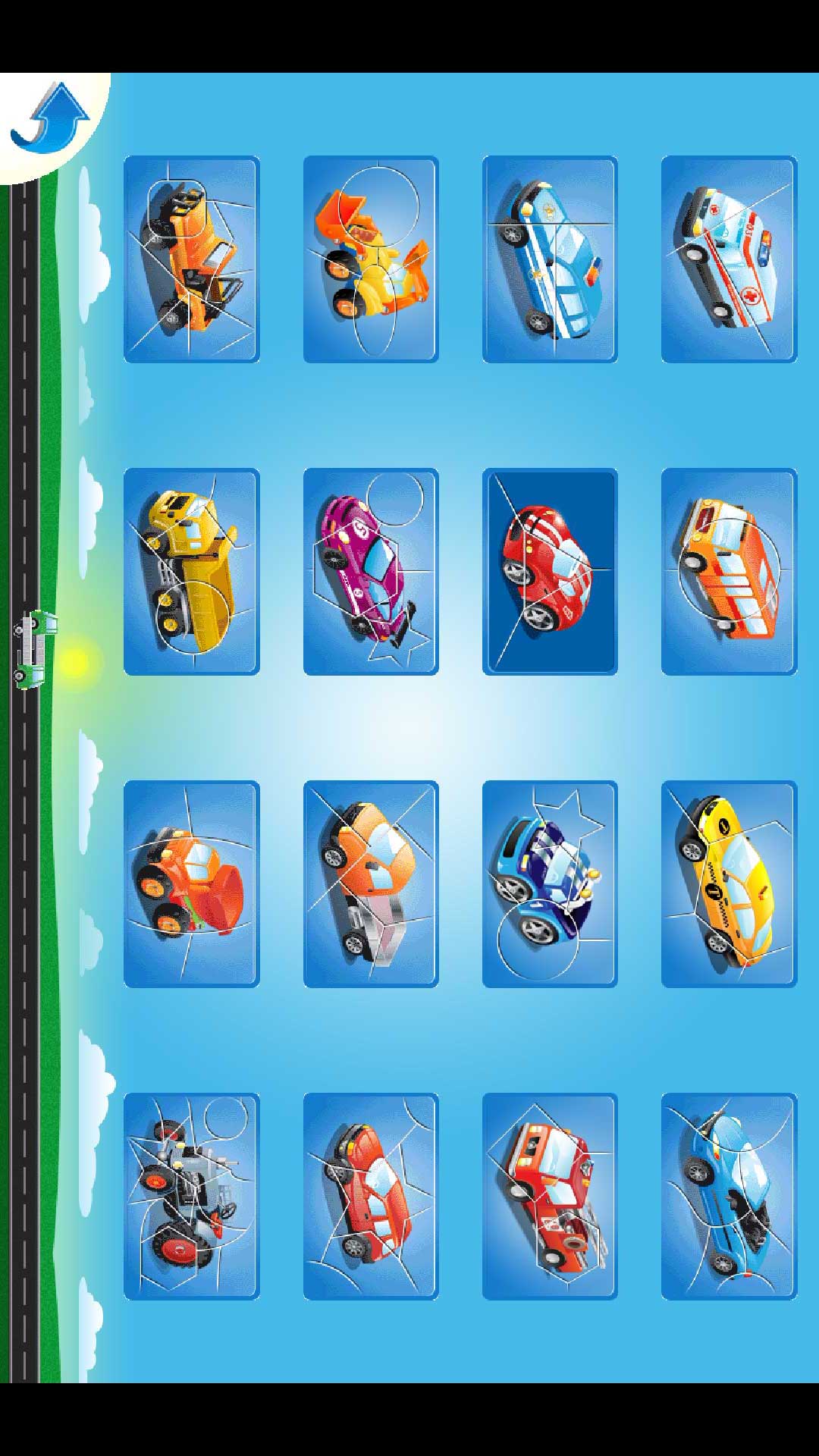Open the dark blue jeep puzzle
The width and height of the screenshot is (819, 1456).
550,884
